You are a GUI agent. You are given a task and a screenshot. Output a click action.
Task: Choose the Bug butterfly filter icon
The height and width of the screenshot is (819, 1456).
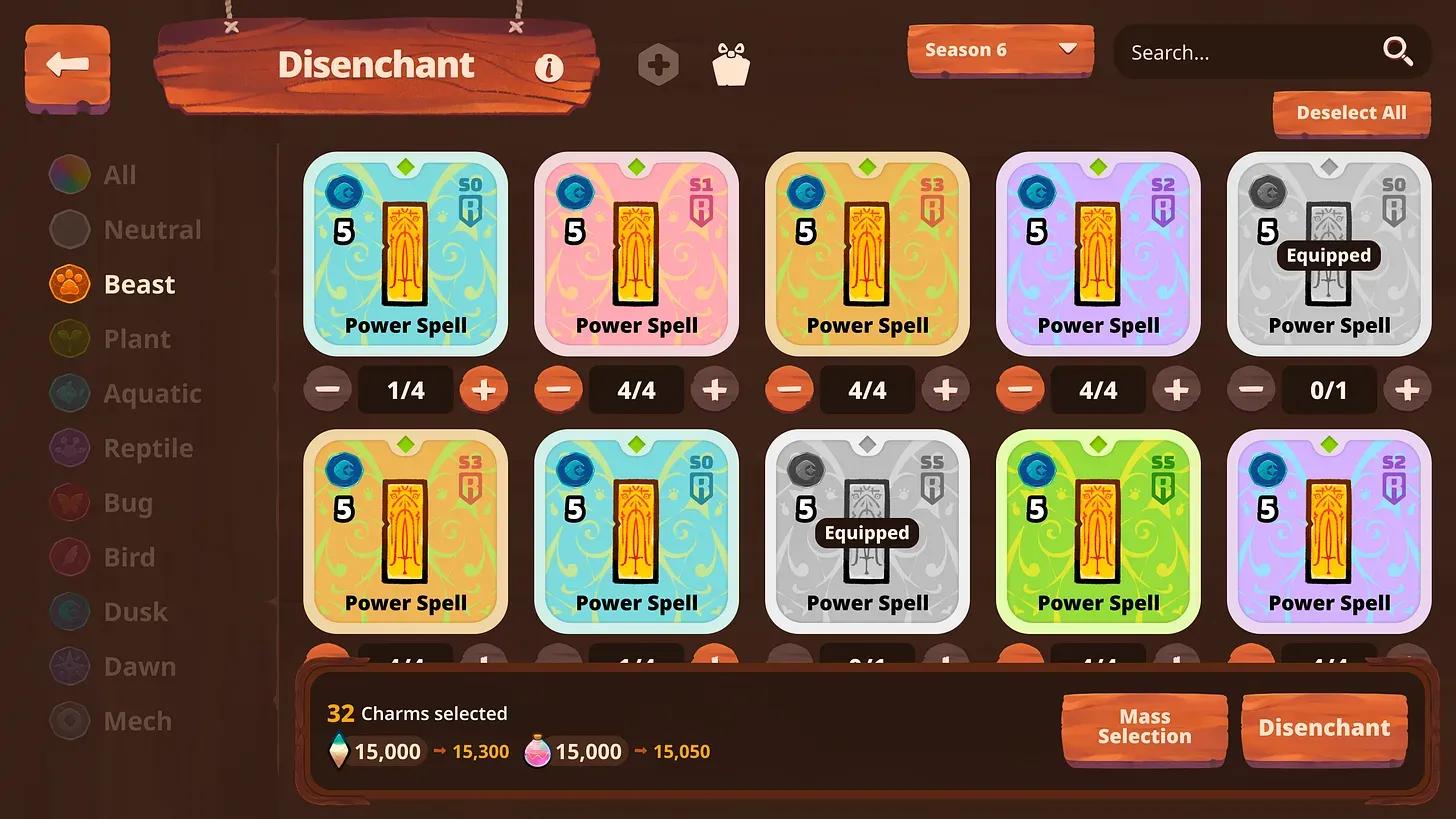pos(69,502)
